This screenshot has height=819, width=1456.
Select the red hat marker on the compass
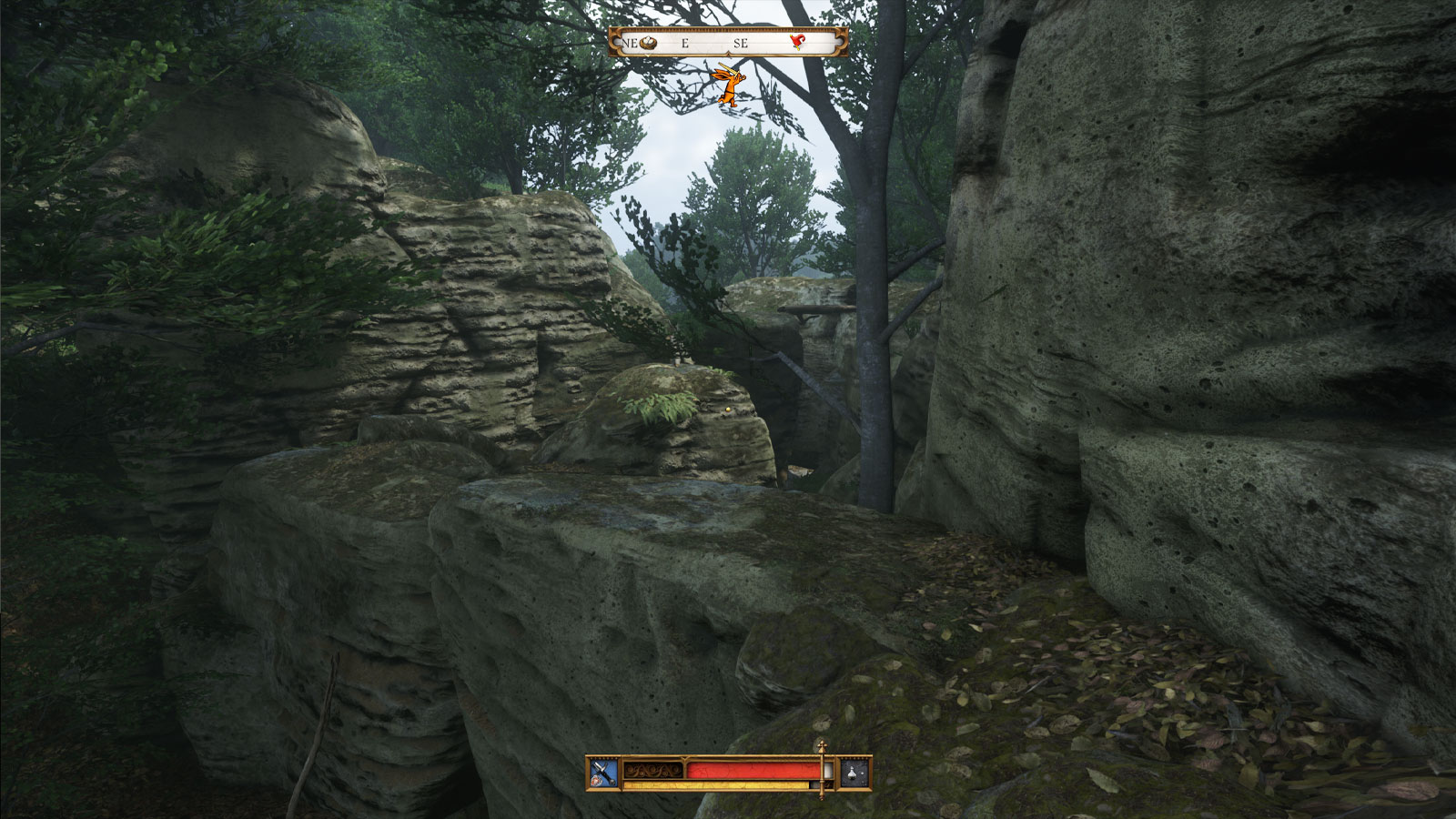pos(798,42)
